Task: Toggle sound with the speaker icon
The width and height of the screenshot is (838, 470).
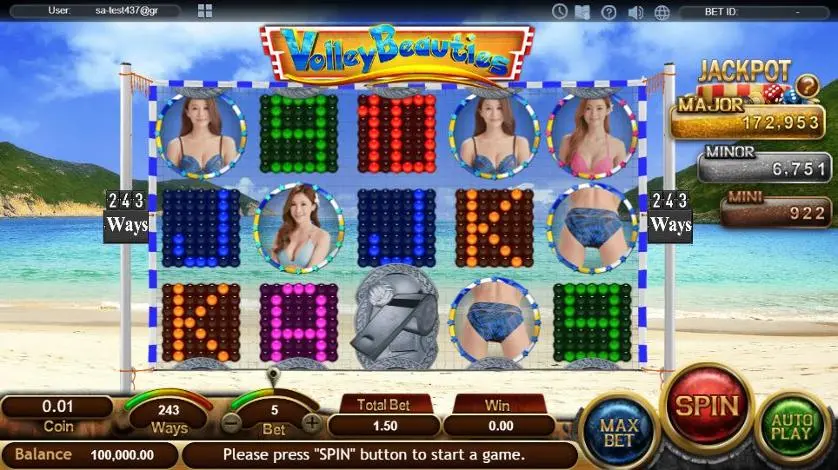Action: click(x=635, y=12)
